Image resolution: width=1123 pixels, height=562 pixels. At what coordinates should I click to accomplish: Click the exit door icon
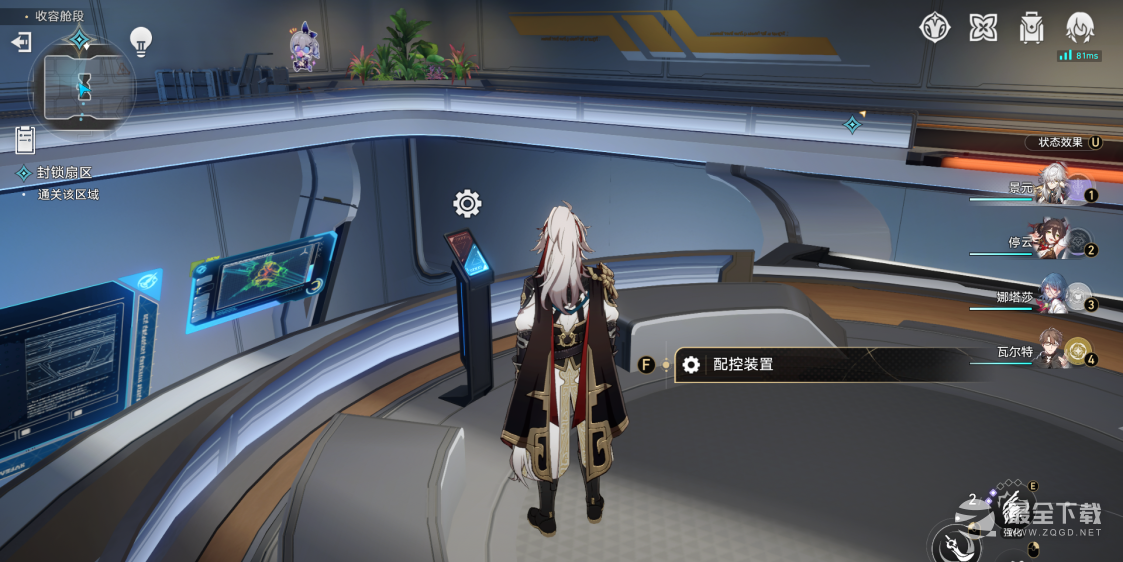[x=21, y=42]
